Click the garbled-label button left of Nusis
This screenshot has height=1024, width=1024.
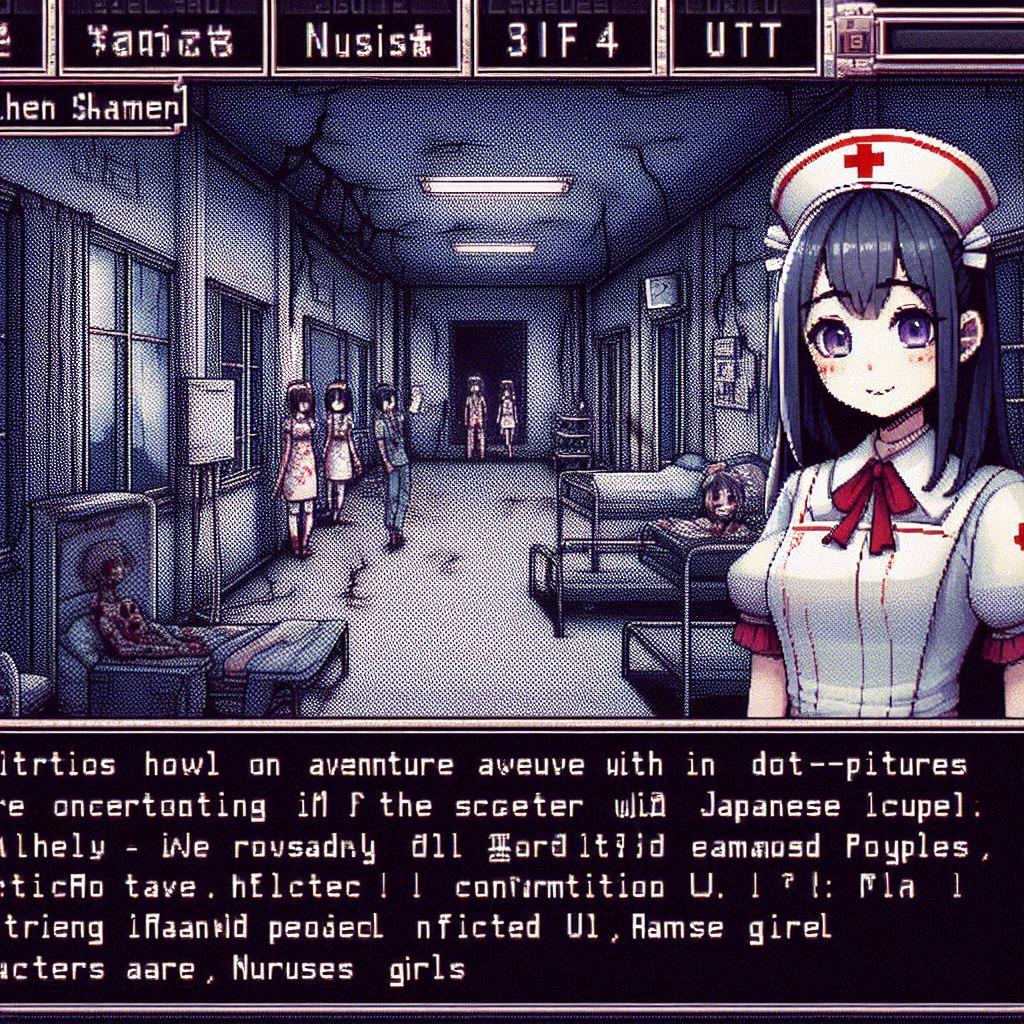[163, 39]
